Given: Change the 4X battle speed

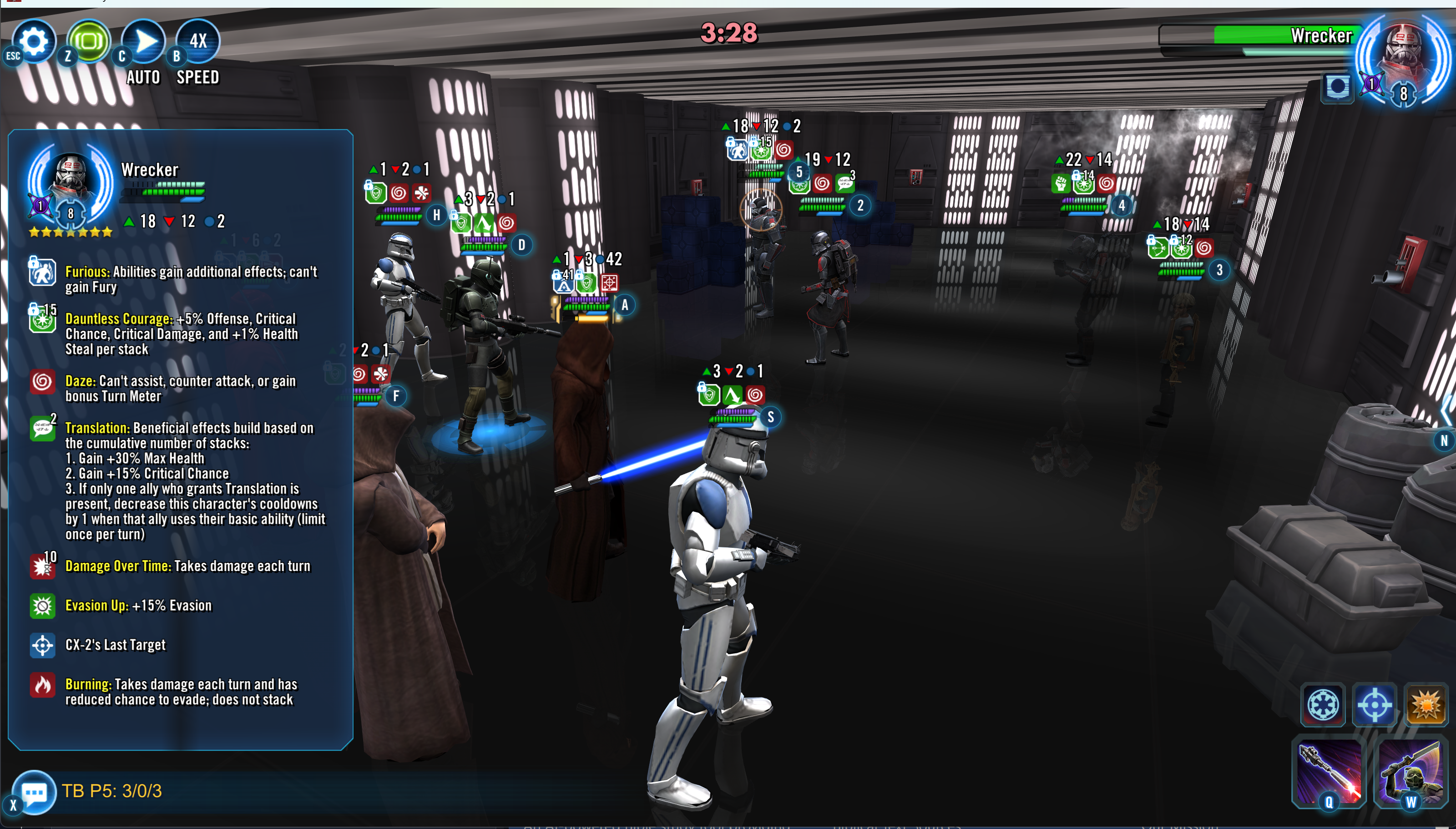Looking at the screenshot, I should click(197, 41).
